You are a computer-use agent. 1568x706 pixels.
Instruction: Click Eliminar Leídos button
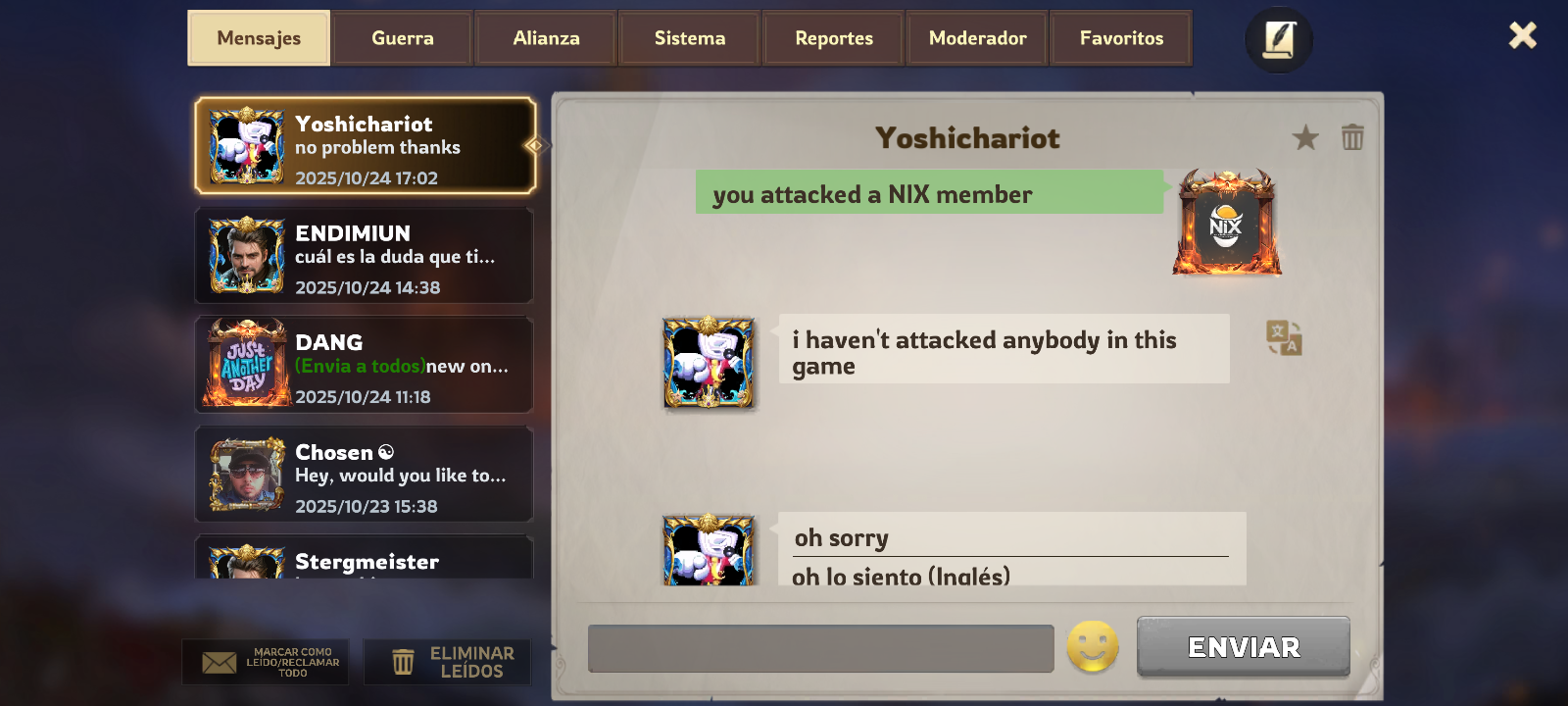448,662
